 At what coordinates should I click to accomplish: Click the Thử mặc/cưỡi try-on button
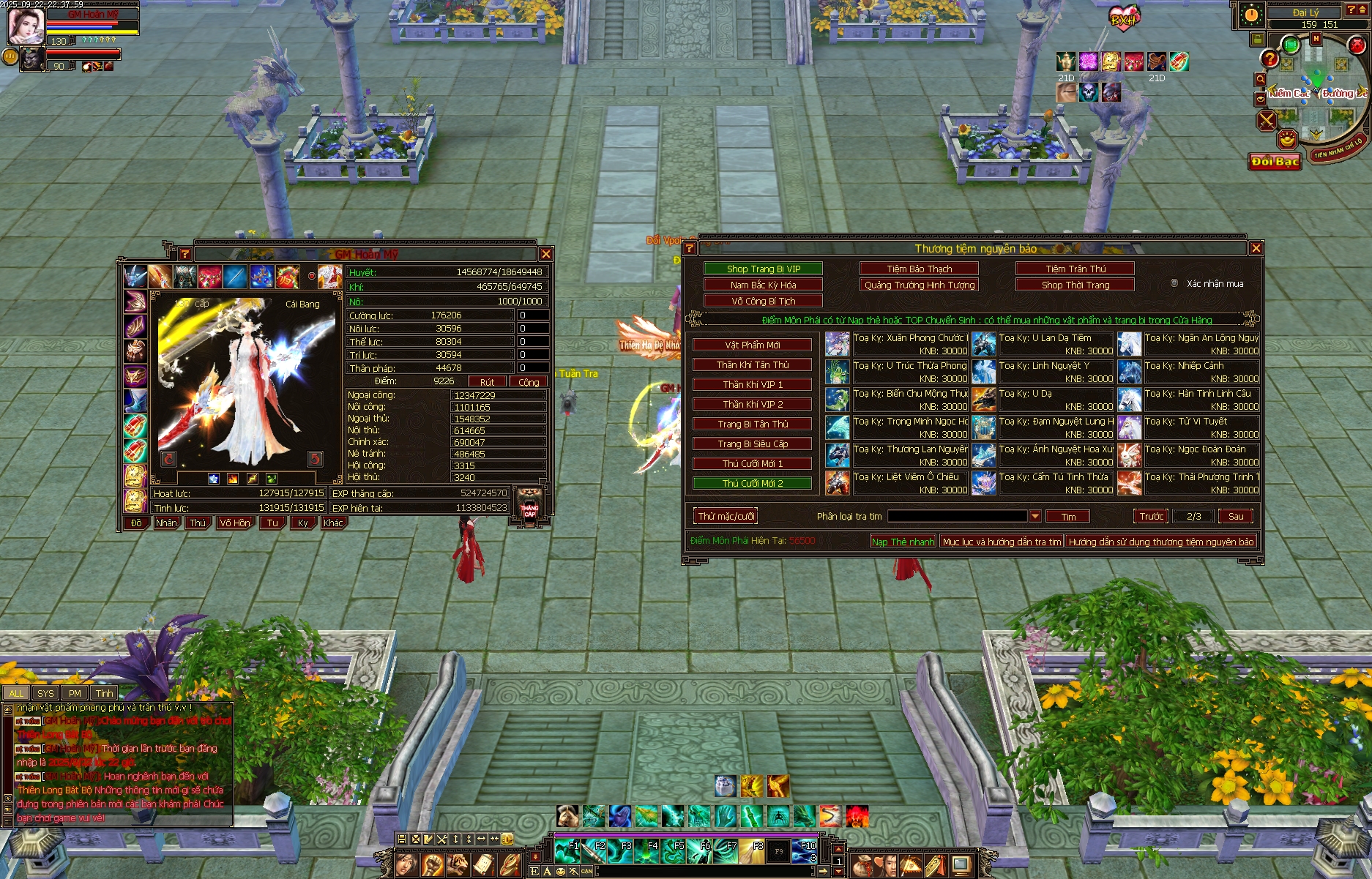[726, 516]
